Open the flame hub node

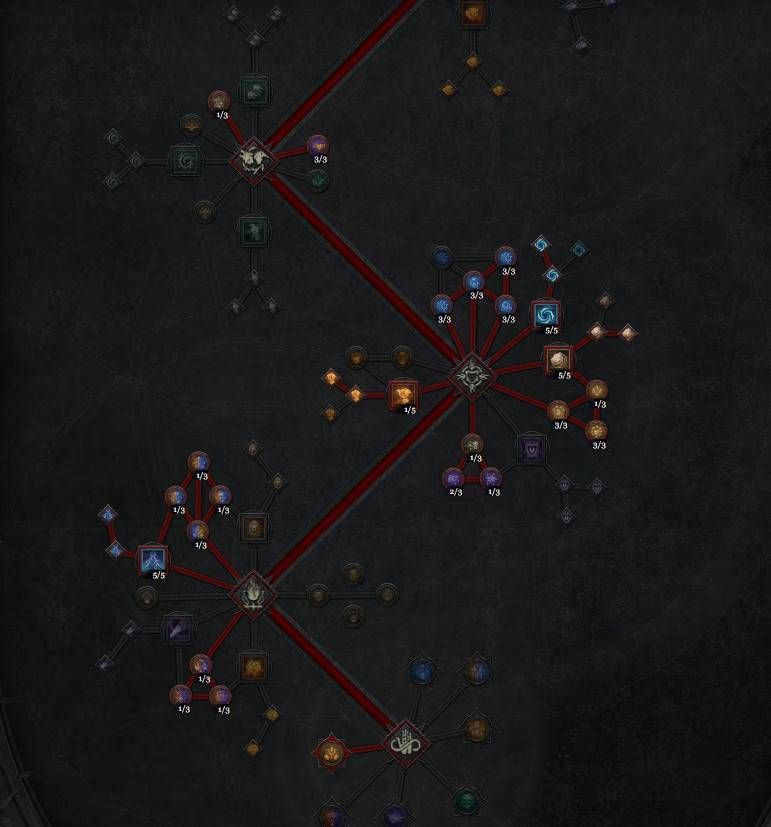pos(253,593)
